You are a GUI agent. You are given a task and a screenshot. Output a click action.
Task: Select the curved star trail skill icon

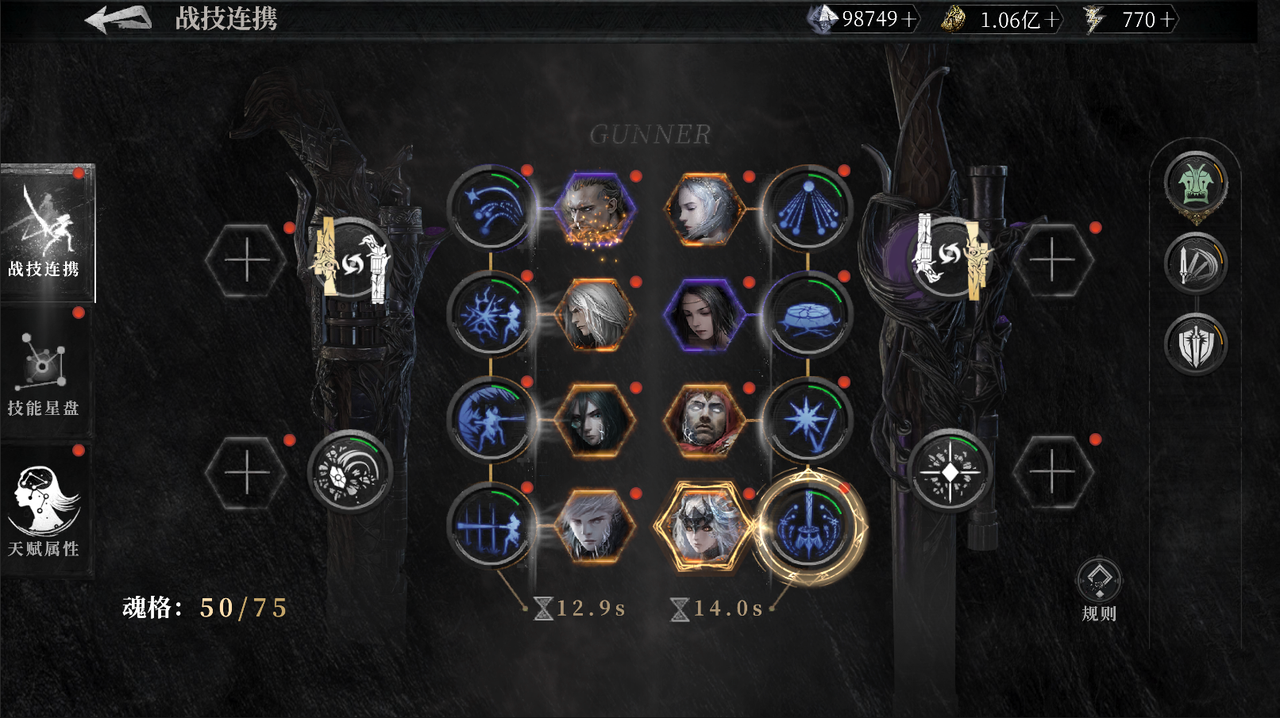[489, 209]
